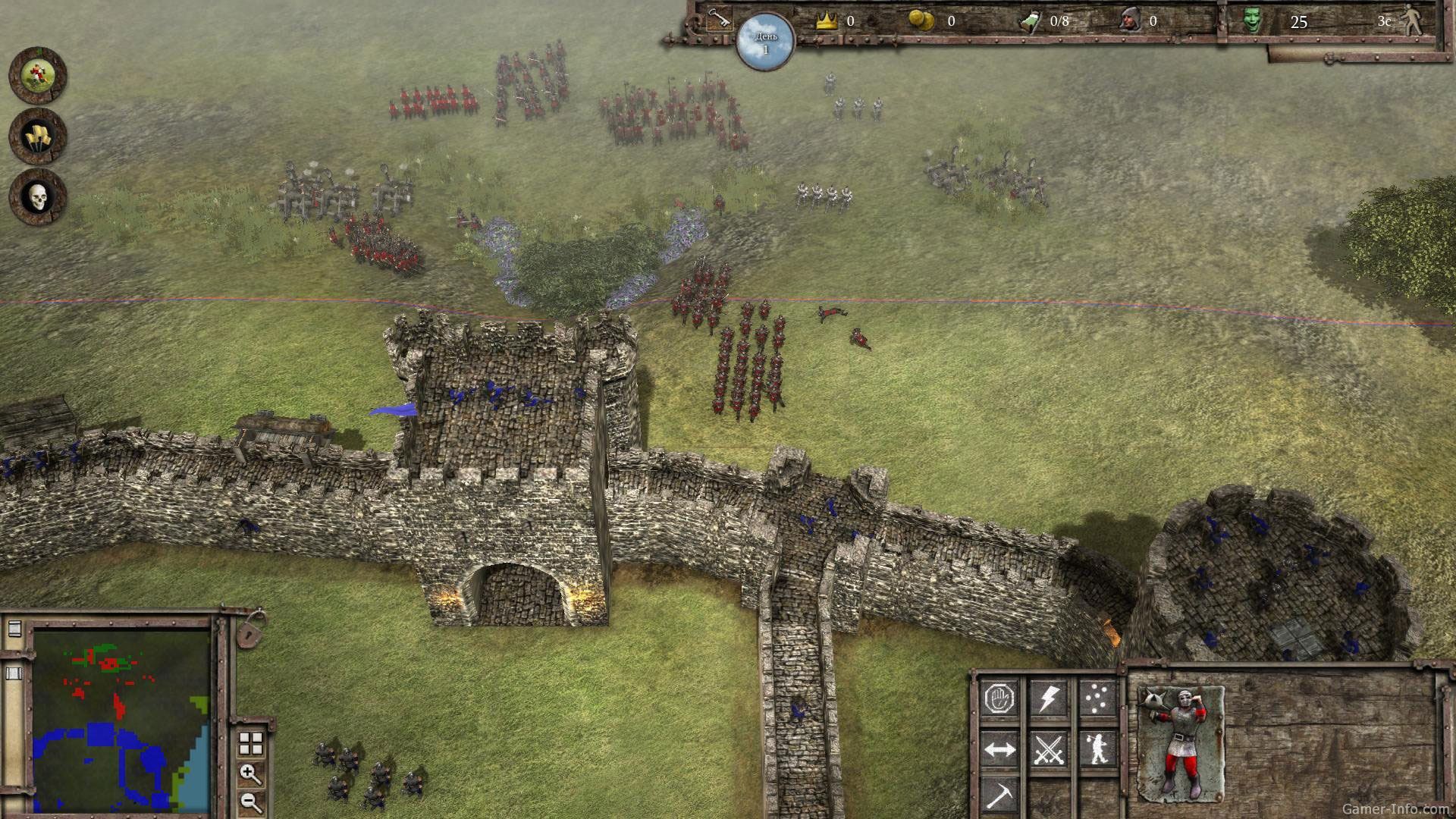The image size is (1456, 819).
Task: Select the mace soldier unit portrait
Action: 1181,743
